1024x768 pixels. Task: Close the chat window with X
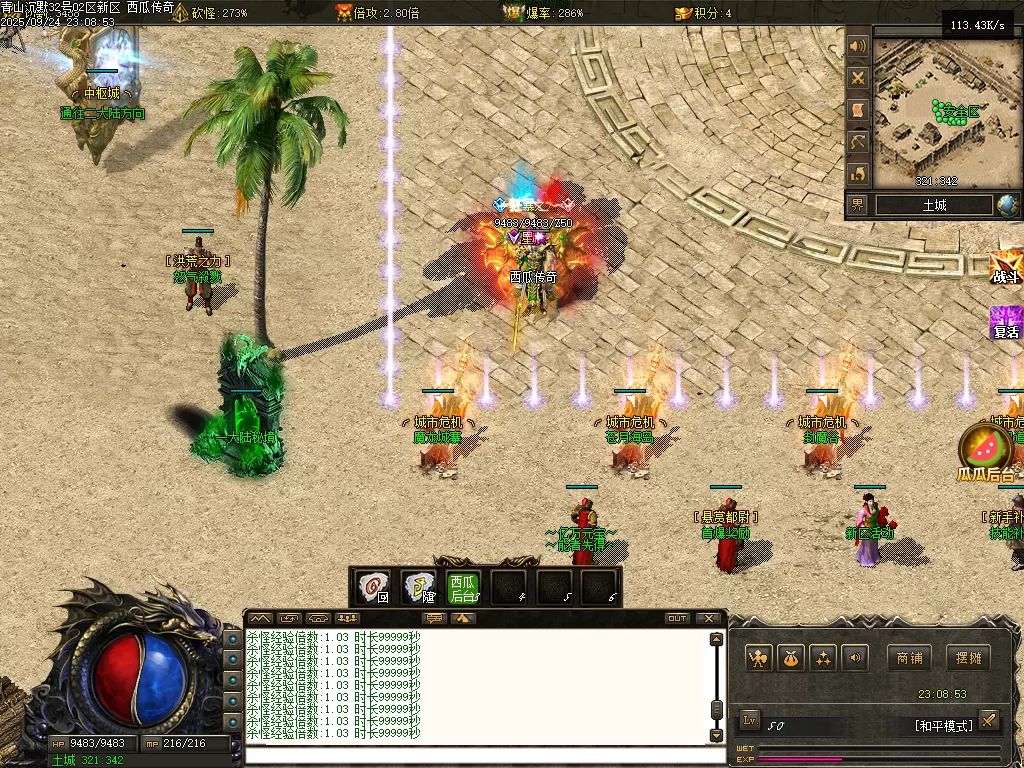[x=709, y=618]
